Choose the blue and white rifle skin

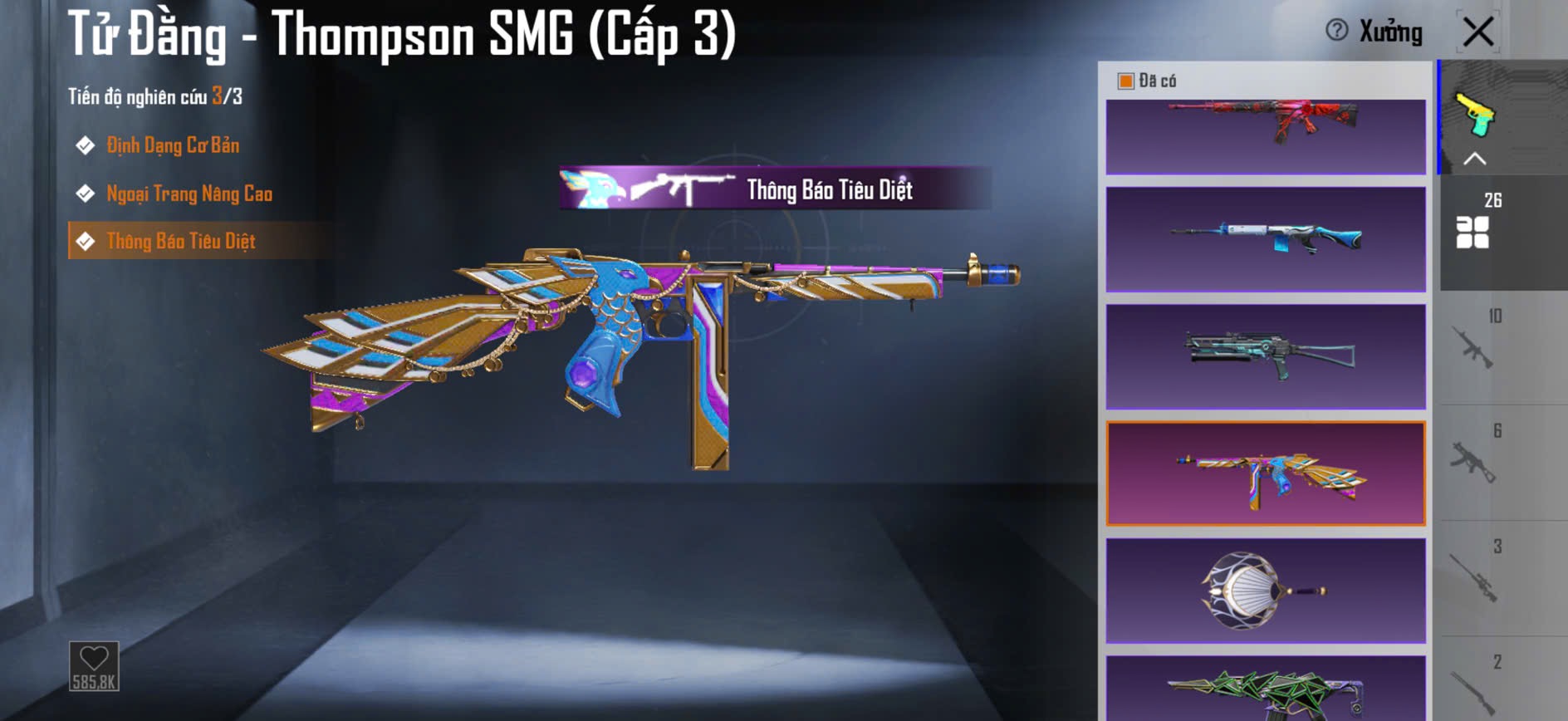(x=1266, y=239)
